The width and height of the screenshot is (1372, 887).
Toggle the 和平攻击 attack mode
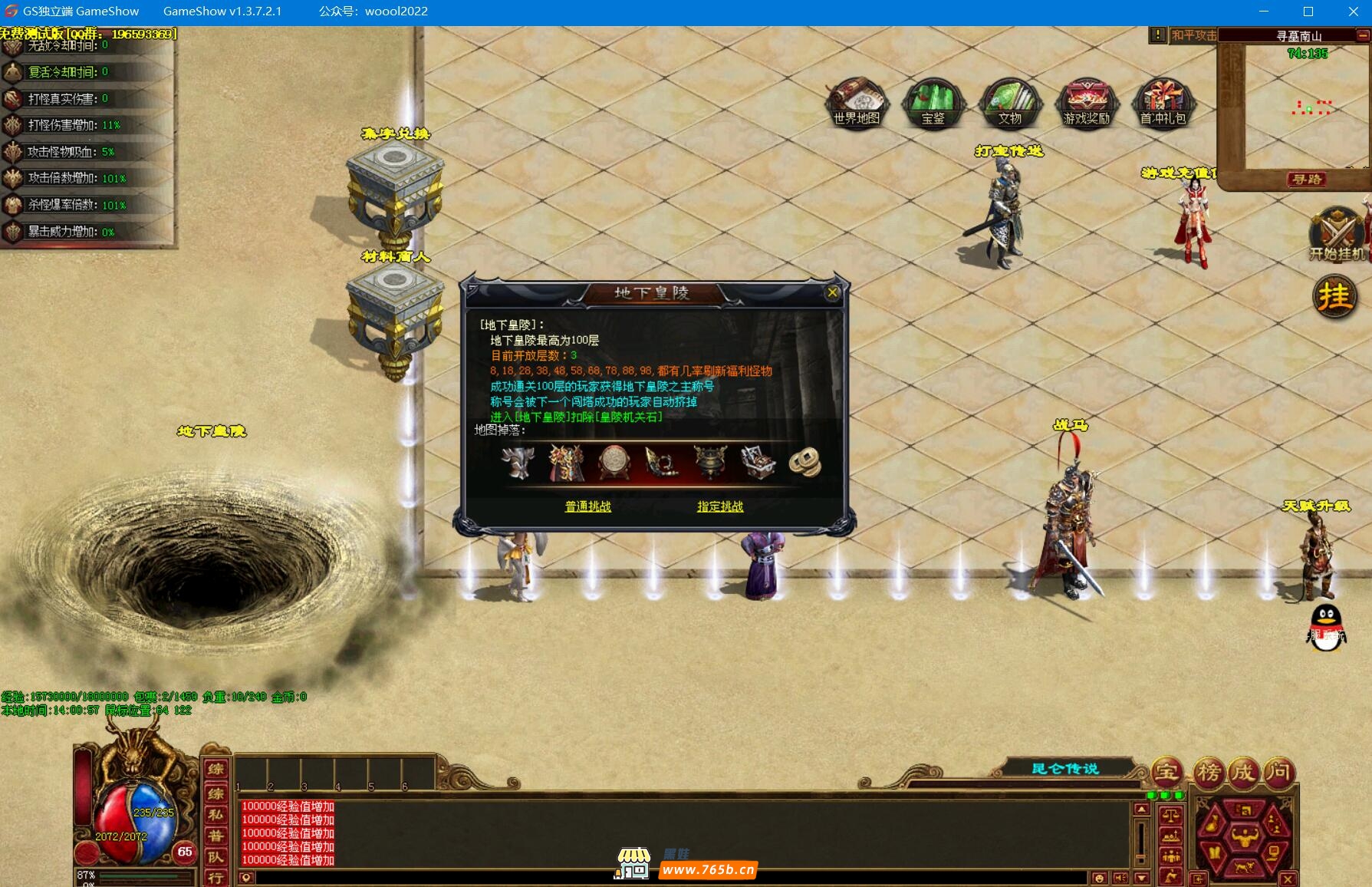(x=1193, y=35)
